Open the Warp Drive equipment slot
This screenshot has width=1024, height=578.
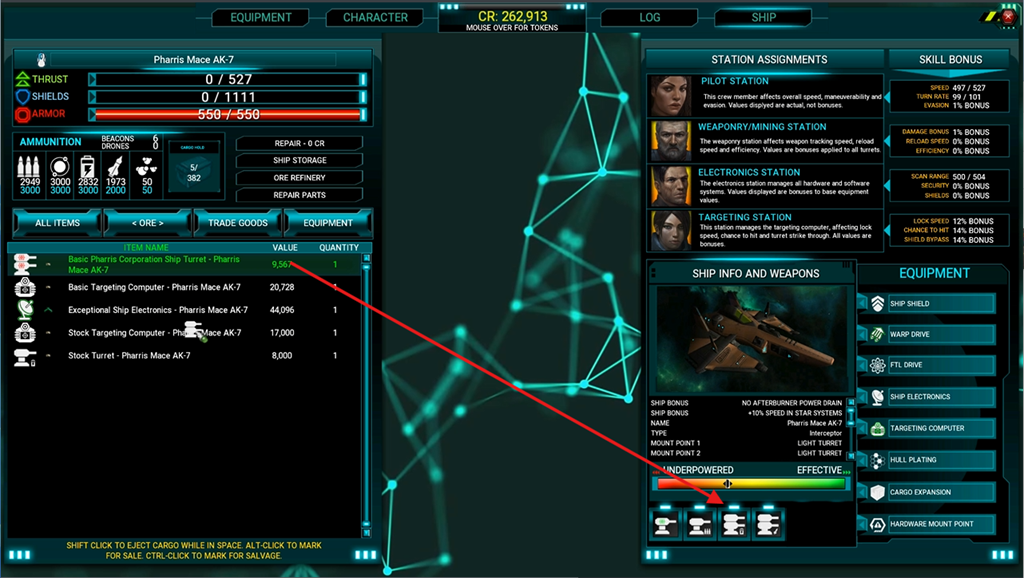pos(930,334)
